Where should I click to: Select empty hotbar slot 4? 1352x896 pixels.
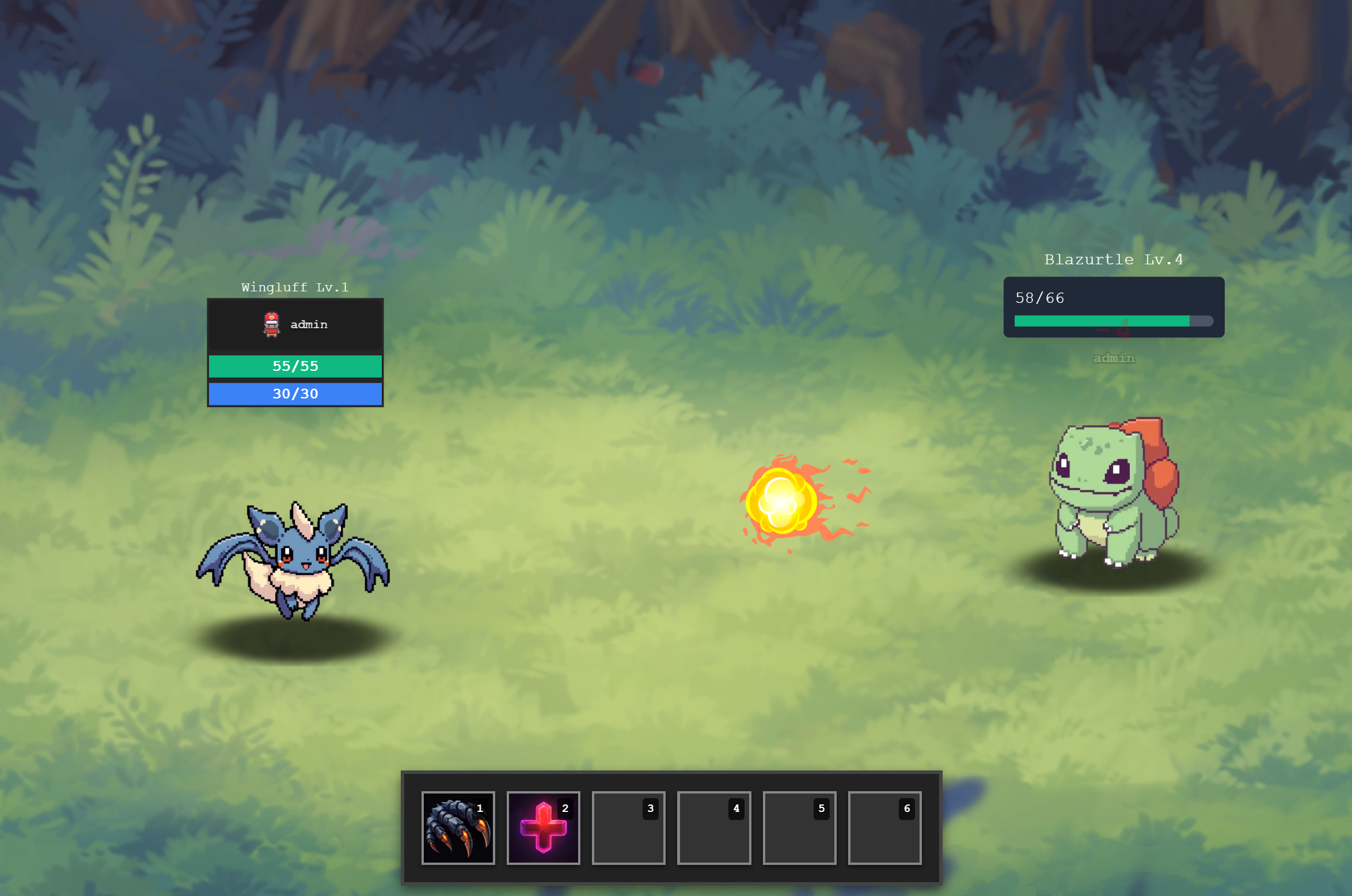pyautogui.click(x=713, y=827)
